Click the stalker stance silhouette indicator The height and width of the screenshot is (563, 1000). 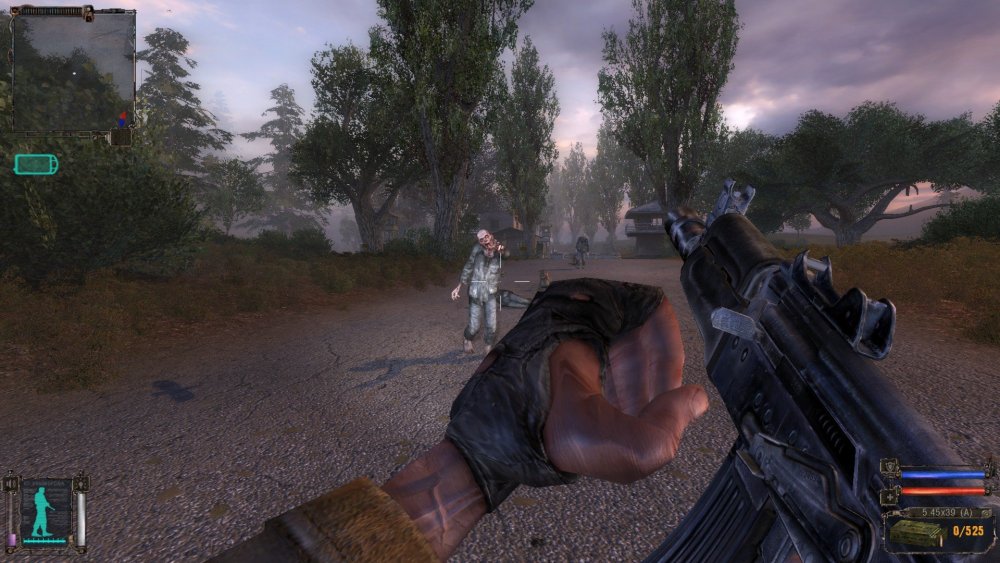[x=43, y=510]
